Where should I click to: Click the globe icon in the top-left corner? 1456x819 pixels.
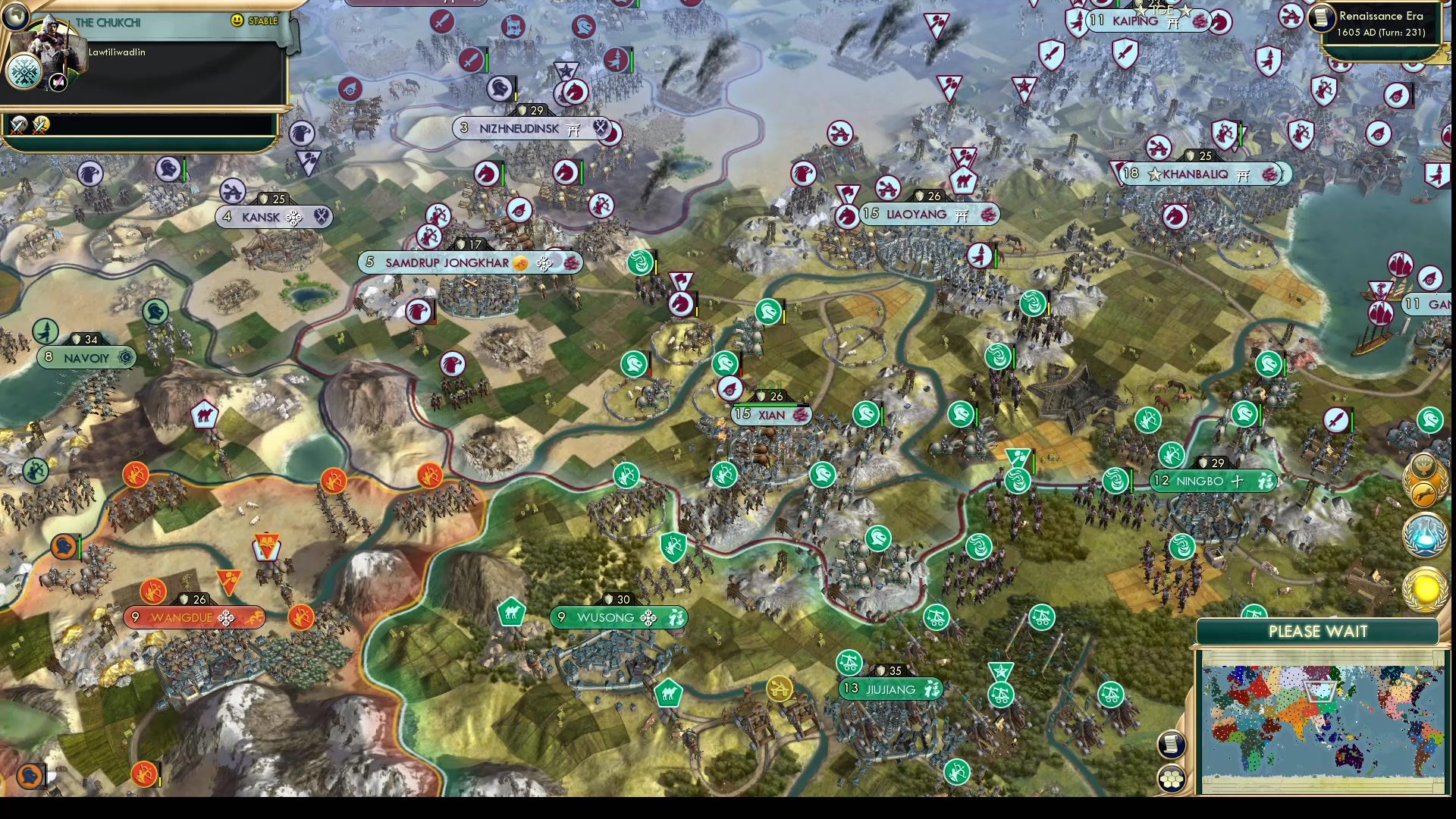(x=15, y=15)
